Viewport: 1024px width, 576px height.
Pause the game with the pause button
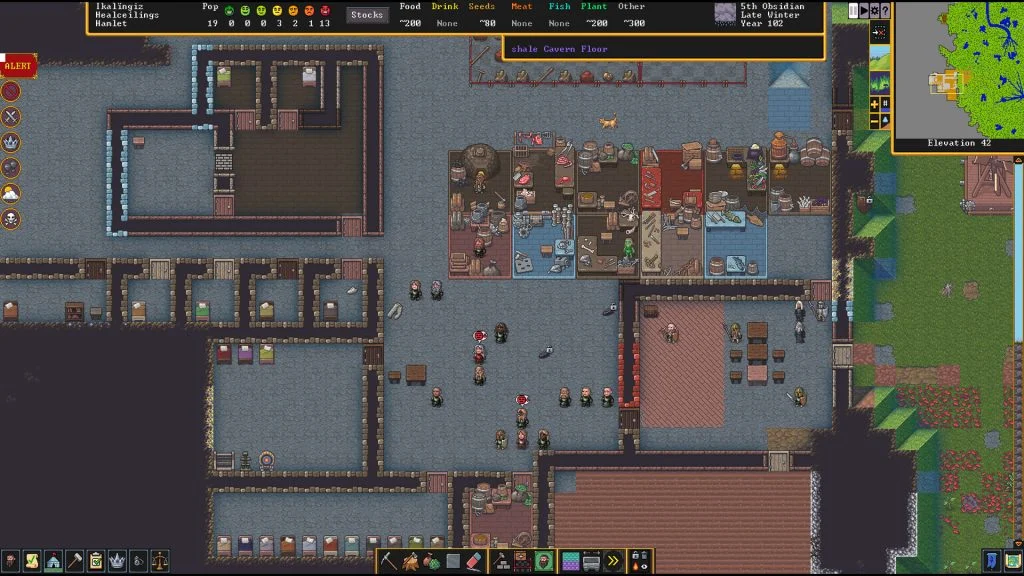click(853, 10)
